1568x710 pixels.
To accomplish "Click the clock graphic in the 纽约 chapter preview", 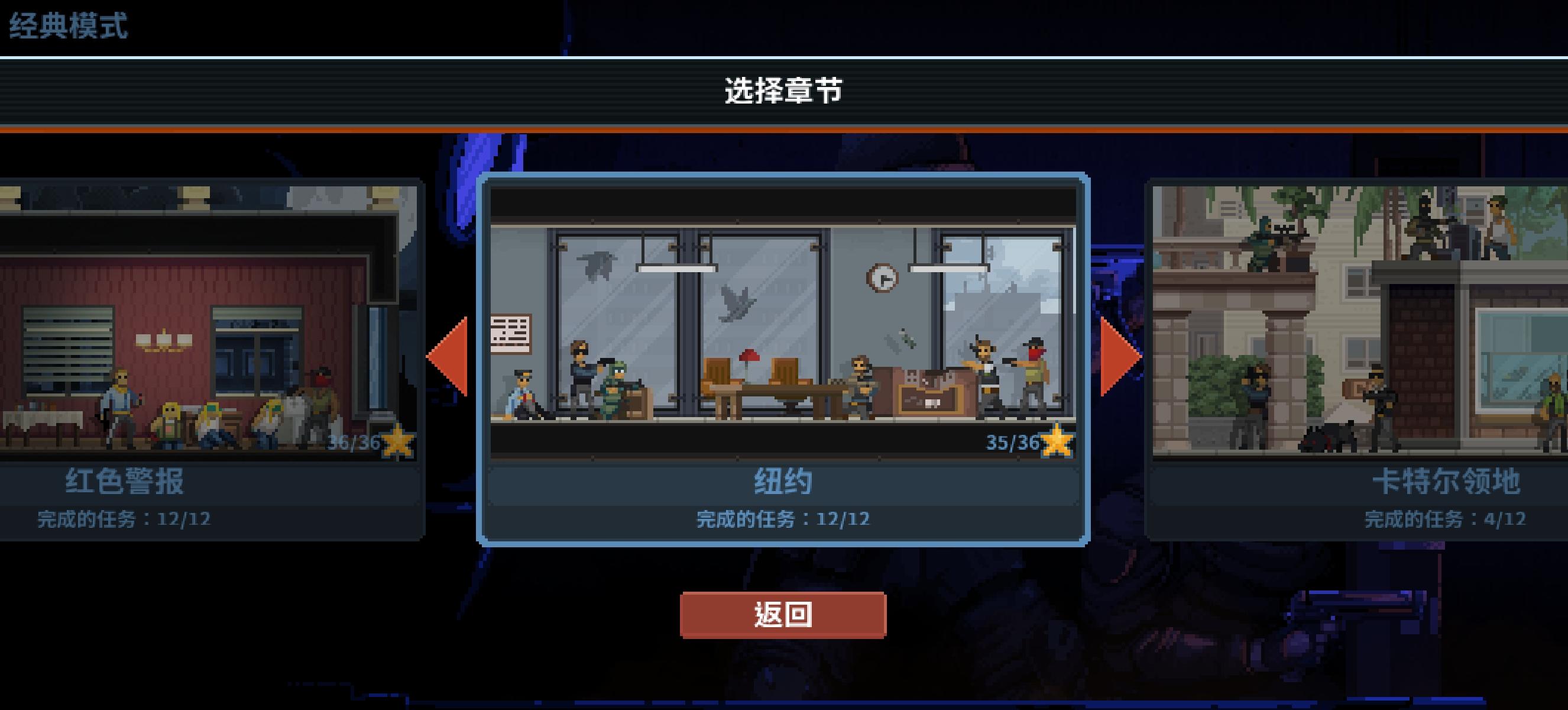I will pos(882,277).
